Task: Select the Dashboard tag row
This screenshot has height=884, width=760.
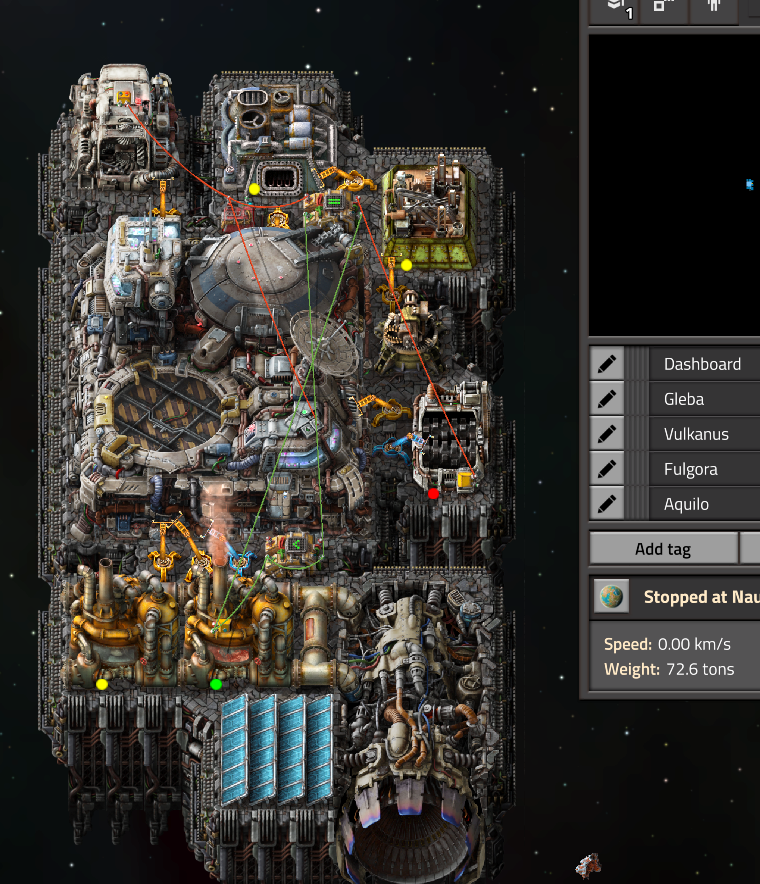Action: click(702, 364)
